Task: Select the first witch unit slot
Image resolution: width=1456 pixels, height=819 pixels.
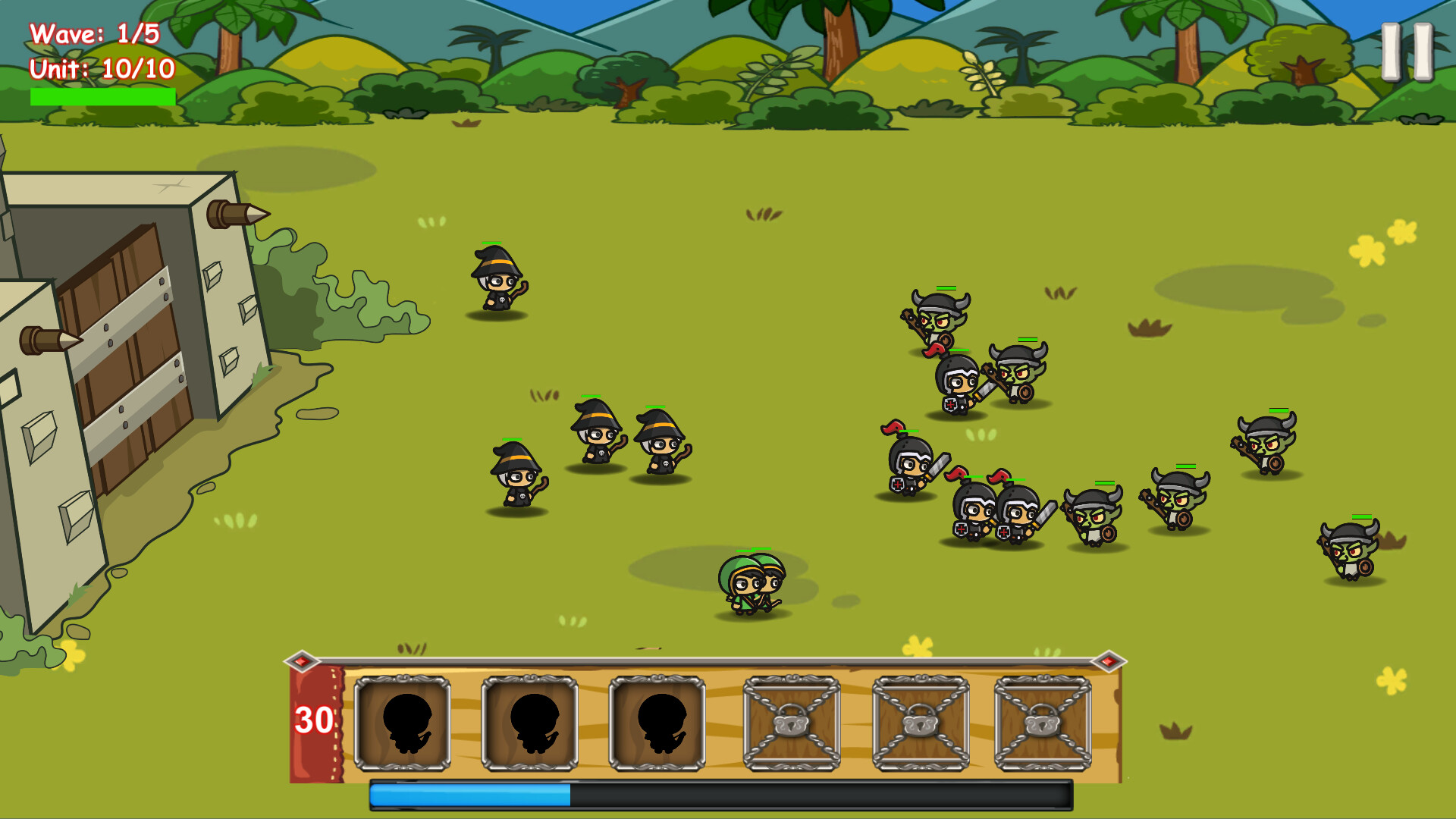Action: click(x=404, y=724)
